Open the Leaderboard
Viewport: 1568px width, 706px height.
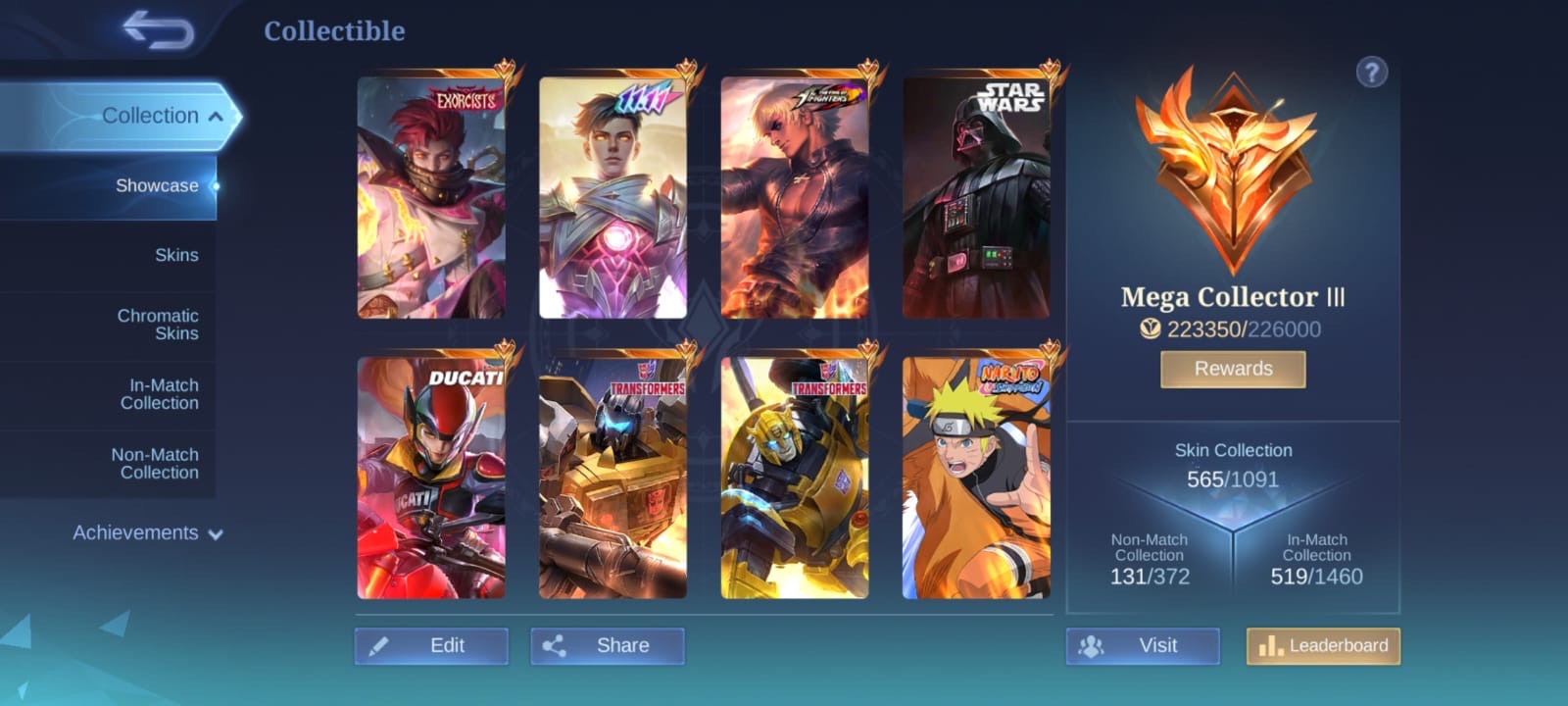[x=1323, y=645]
